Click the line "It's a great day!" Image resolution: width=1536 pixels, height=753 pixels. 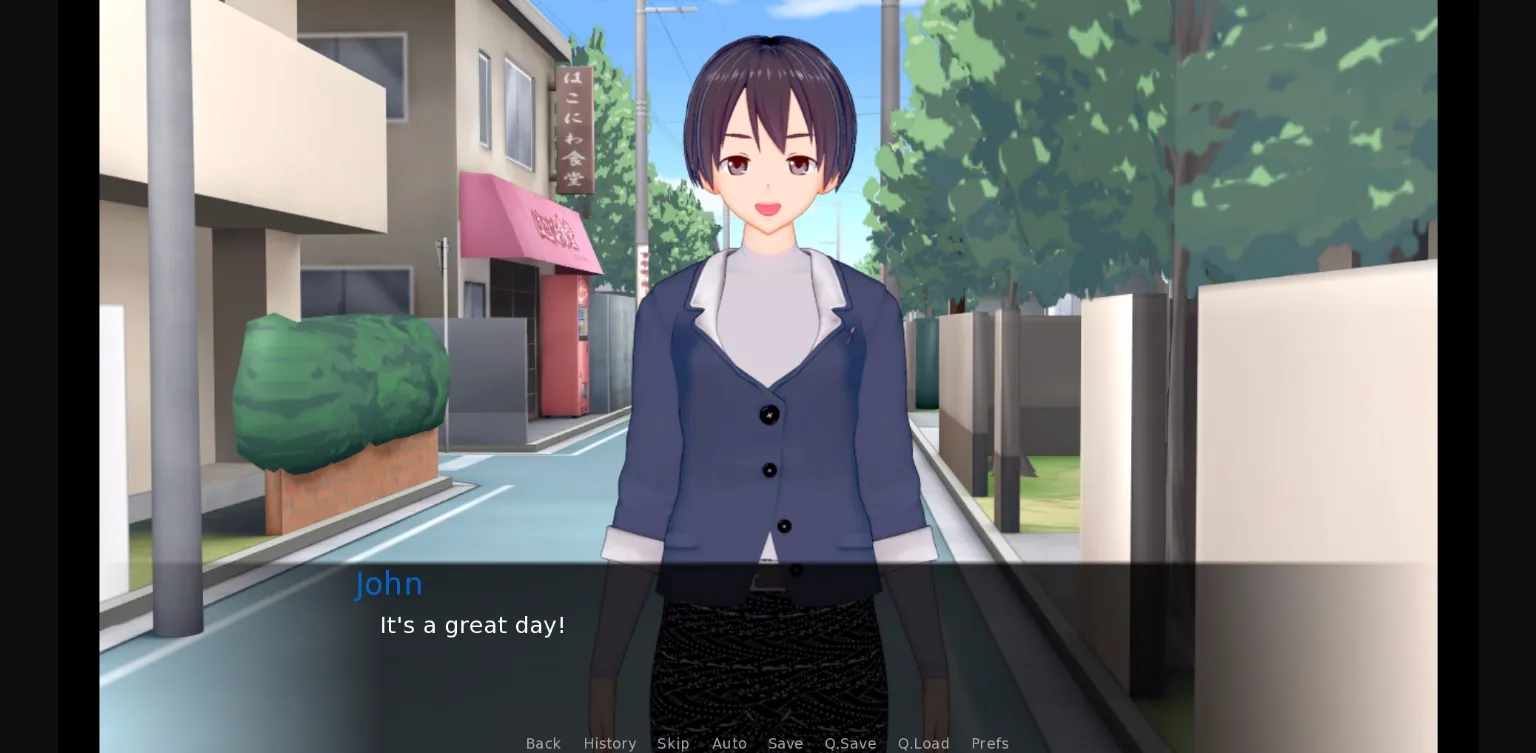coord(472,625)
